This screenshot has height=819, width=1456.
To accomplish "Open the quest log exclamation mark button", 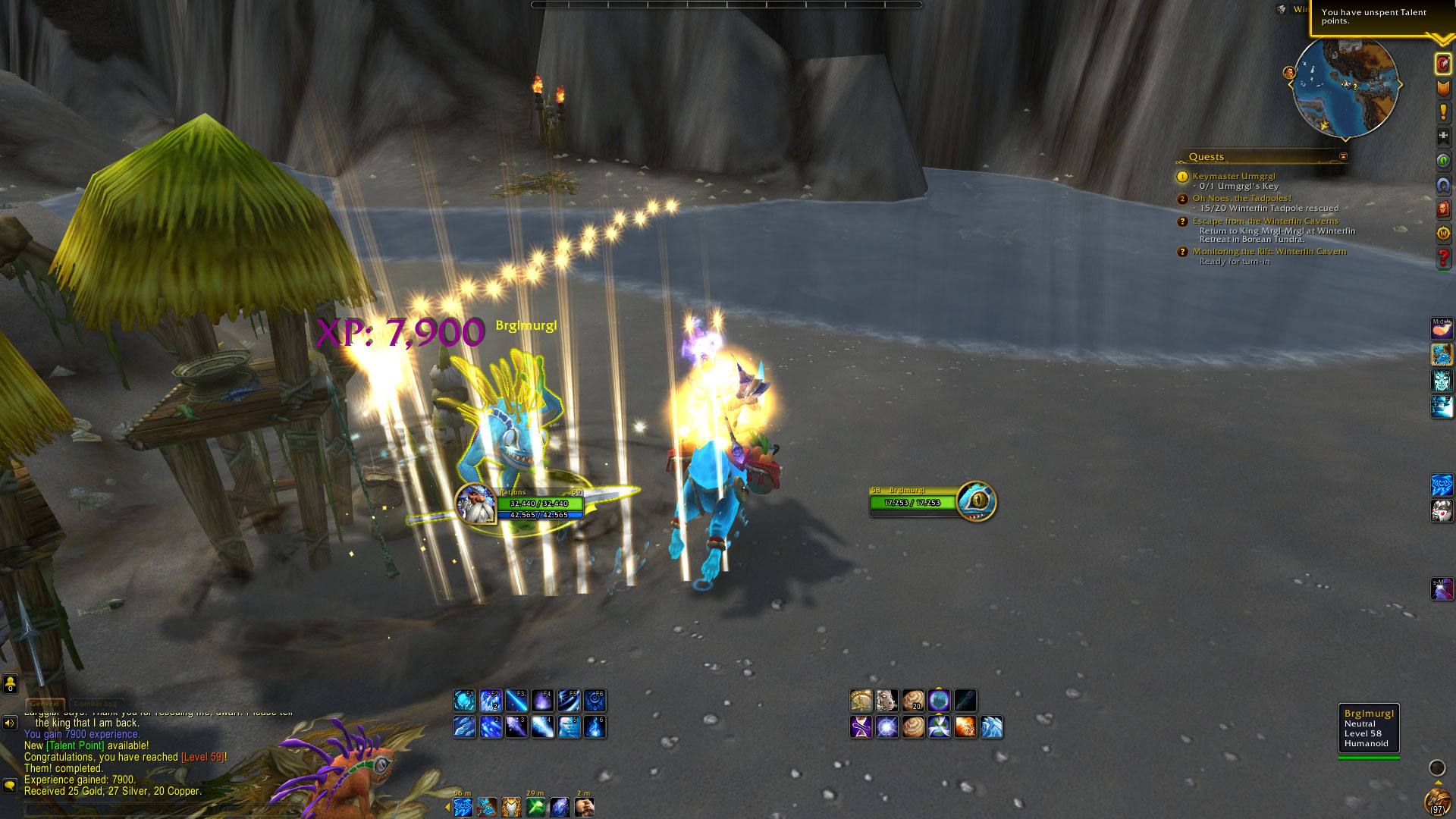I will pyautogui.click(x=1442, y=112).
